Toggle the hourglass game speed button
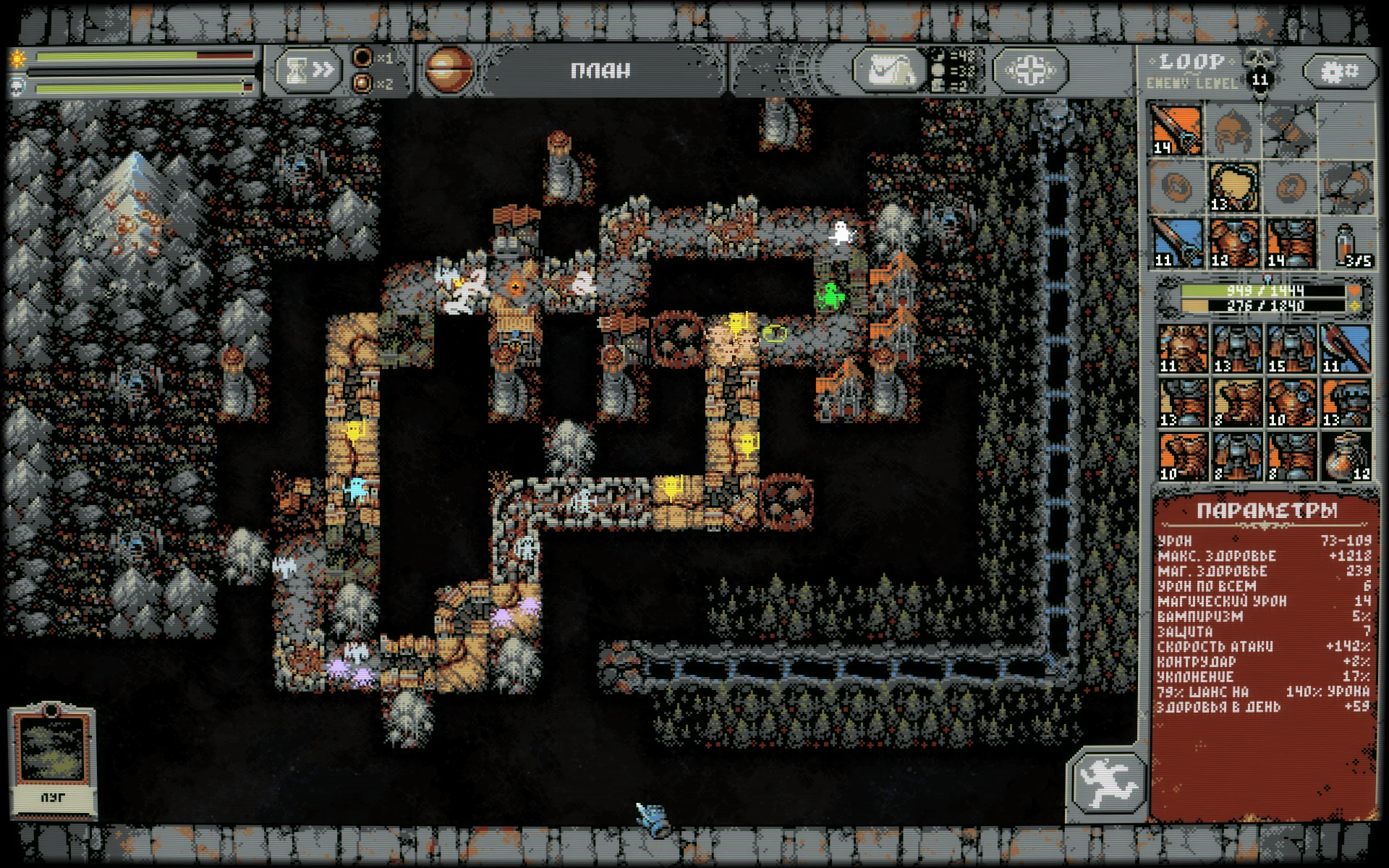This screenshot has height=868, width=1389. tap(307, 70)
